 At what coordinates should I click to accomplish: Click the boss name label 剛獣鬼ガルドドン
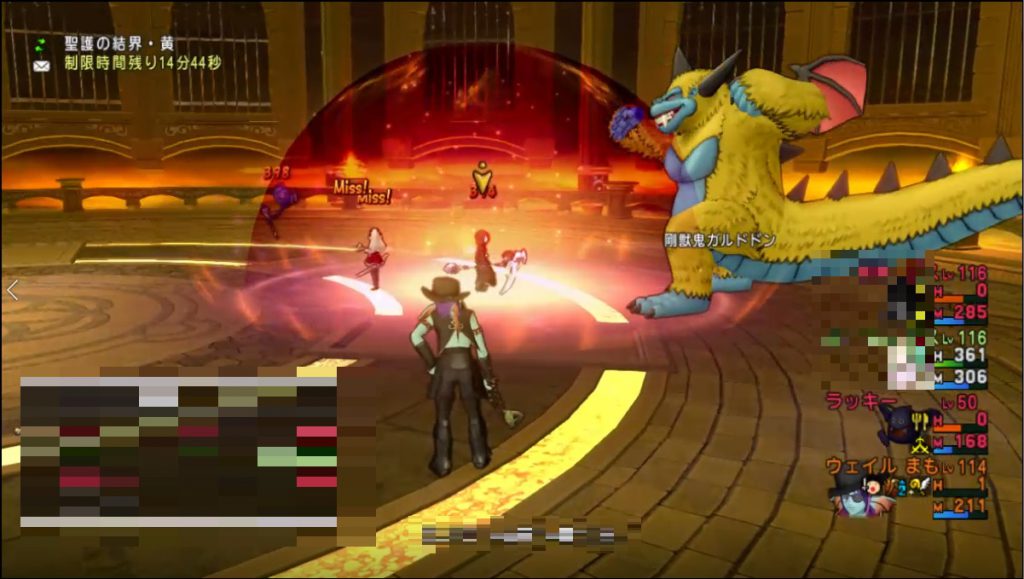coord(720,241)
